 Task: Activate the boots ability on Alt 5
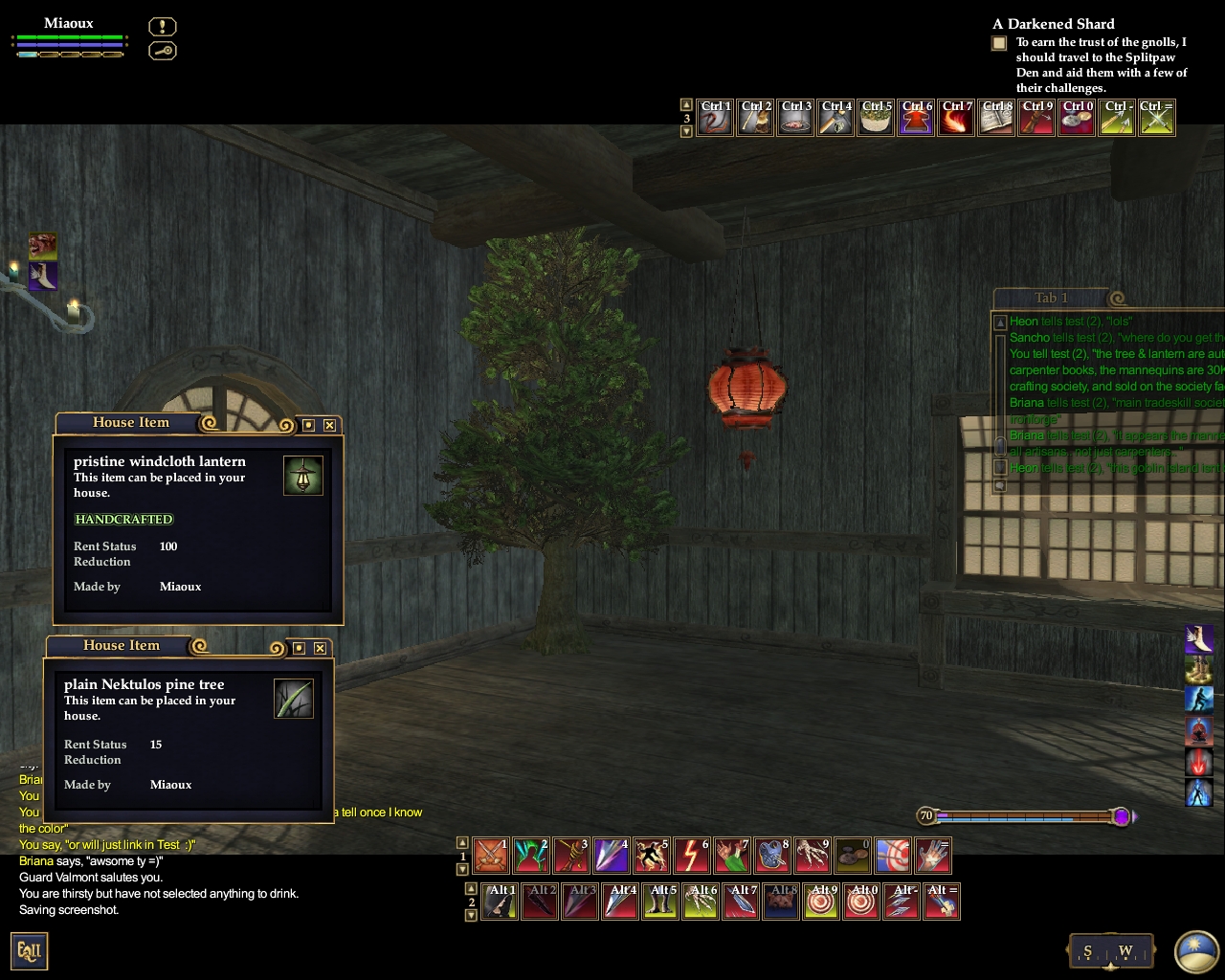660,902
